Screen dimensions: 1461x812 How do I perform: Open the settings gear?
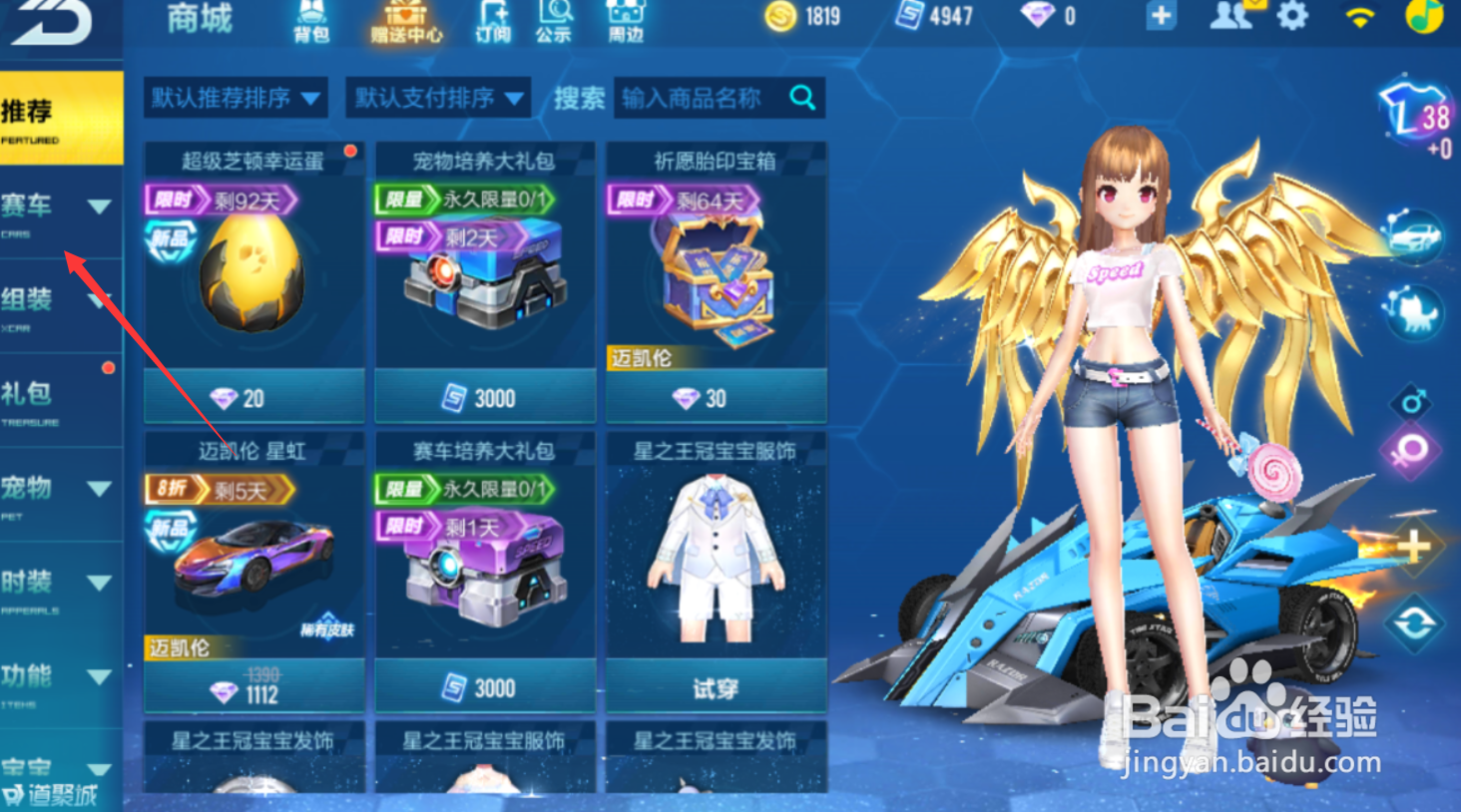(x=1294, y=18)
